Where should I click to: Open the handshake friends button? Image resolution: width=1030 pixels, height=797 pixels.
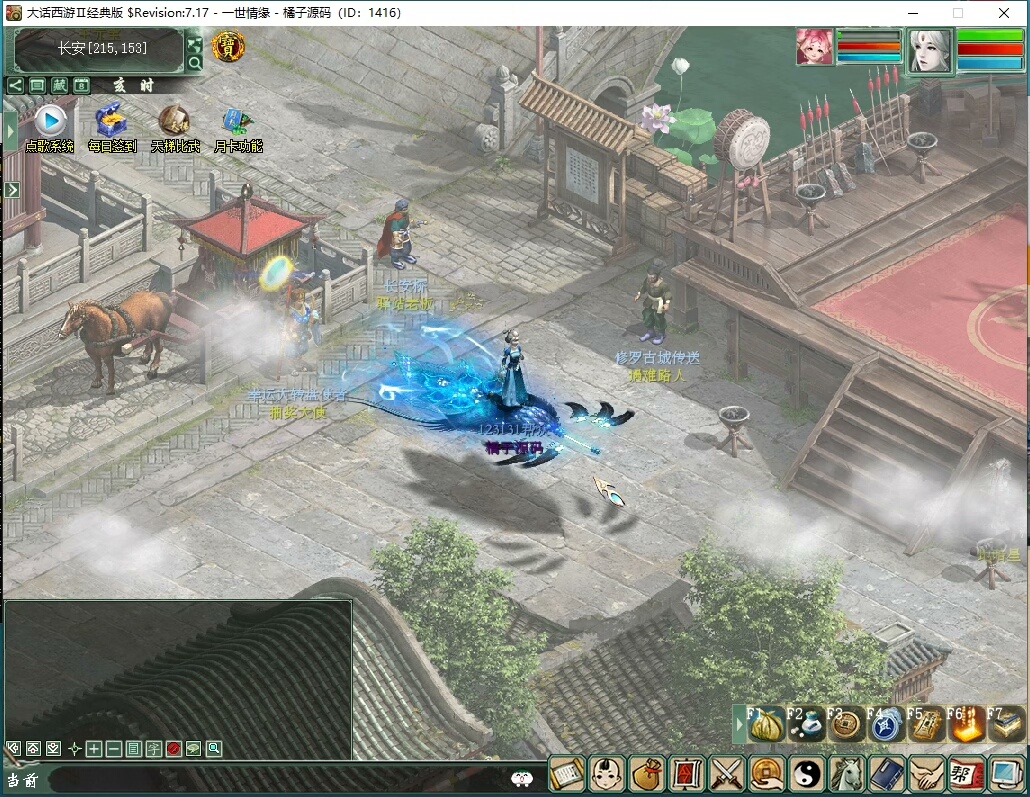[x=927, y=774]
